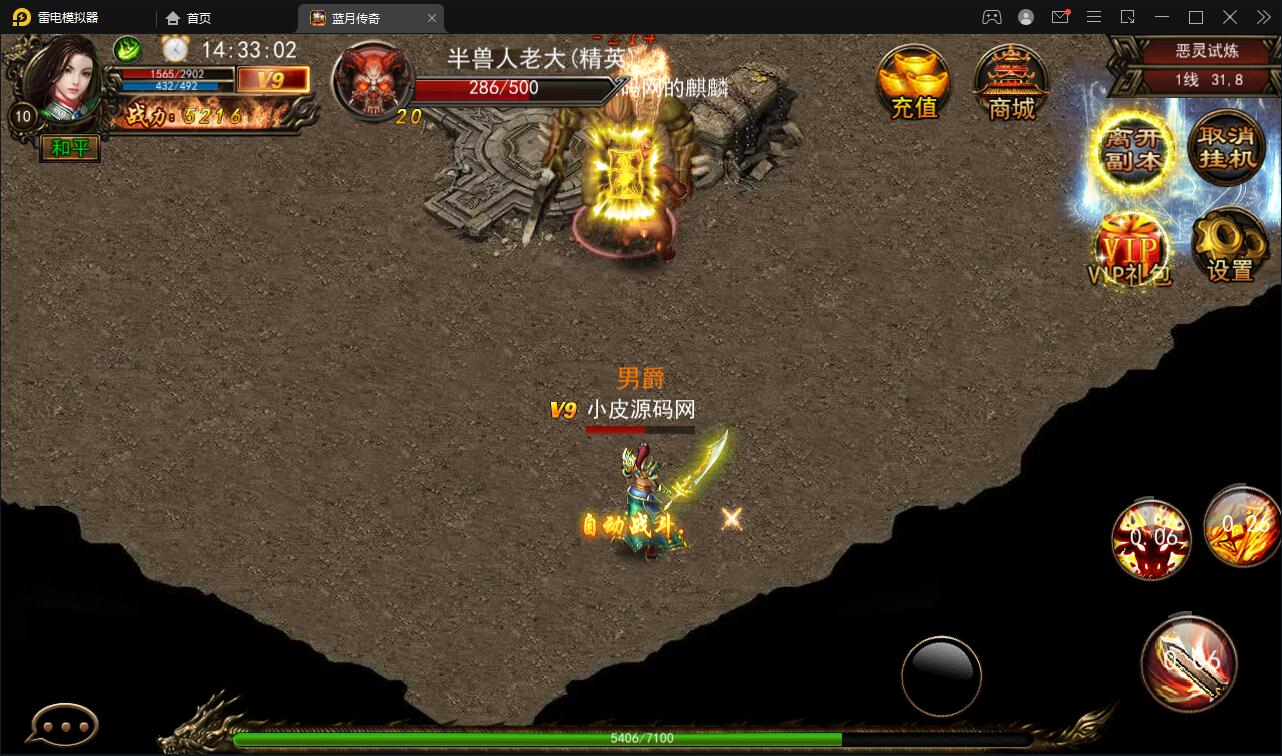Open the 充值 recharge icon
This screenshot has width=1282, height=756.
[912, 80]
